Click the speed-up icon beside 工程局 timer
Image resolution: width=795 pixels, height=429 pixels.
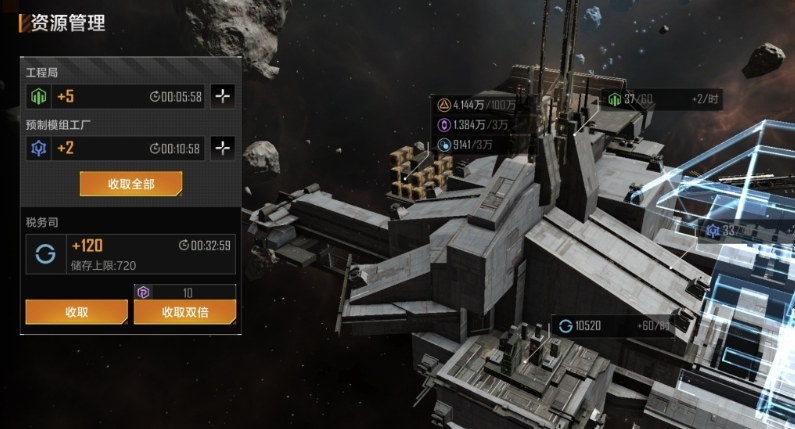223,97
